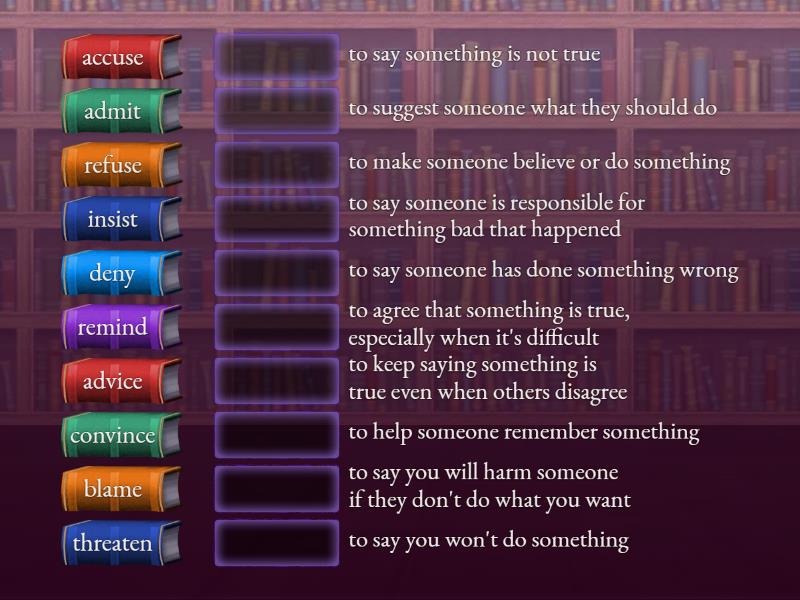Click the slot beside 'to say someone has done something wrong'
800x600 pixels.
(x=277, y=274)
